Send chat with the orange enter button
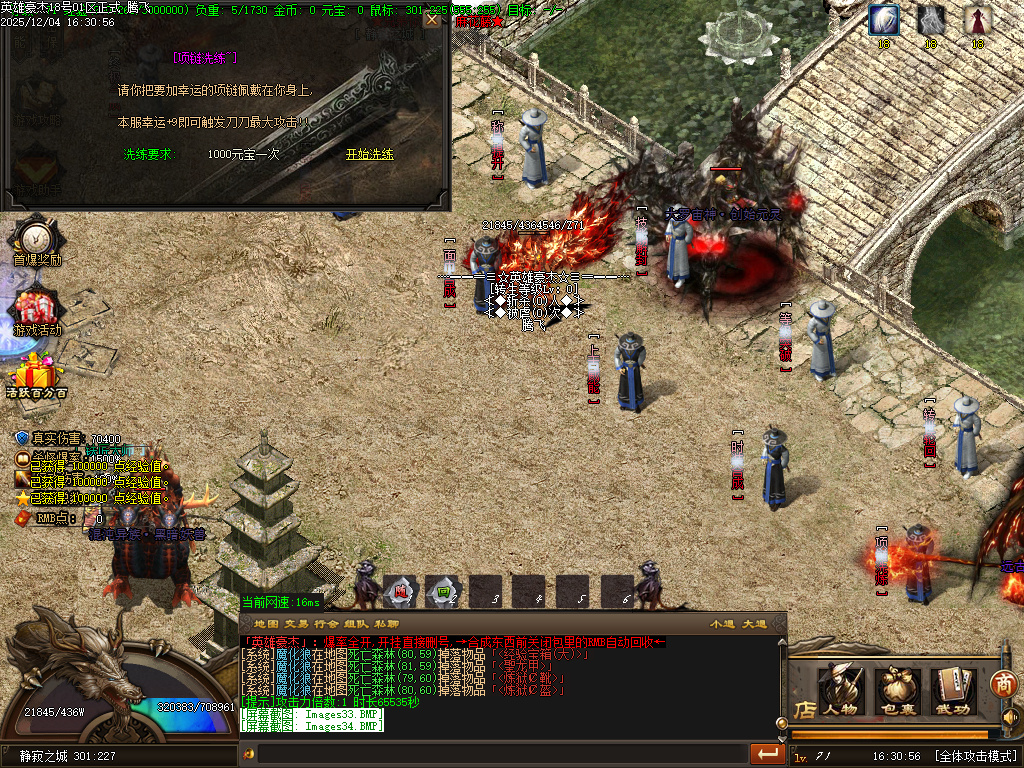The height and width of the screenshot is (768, 1024). (x=768, y=753)
